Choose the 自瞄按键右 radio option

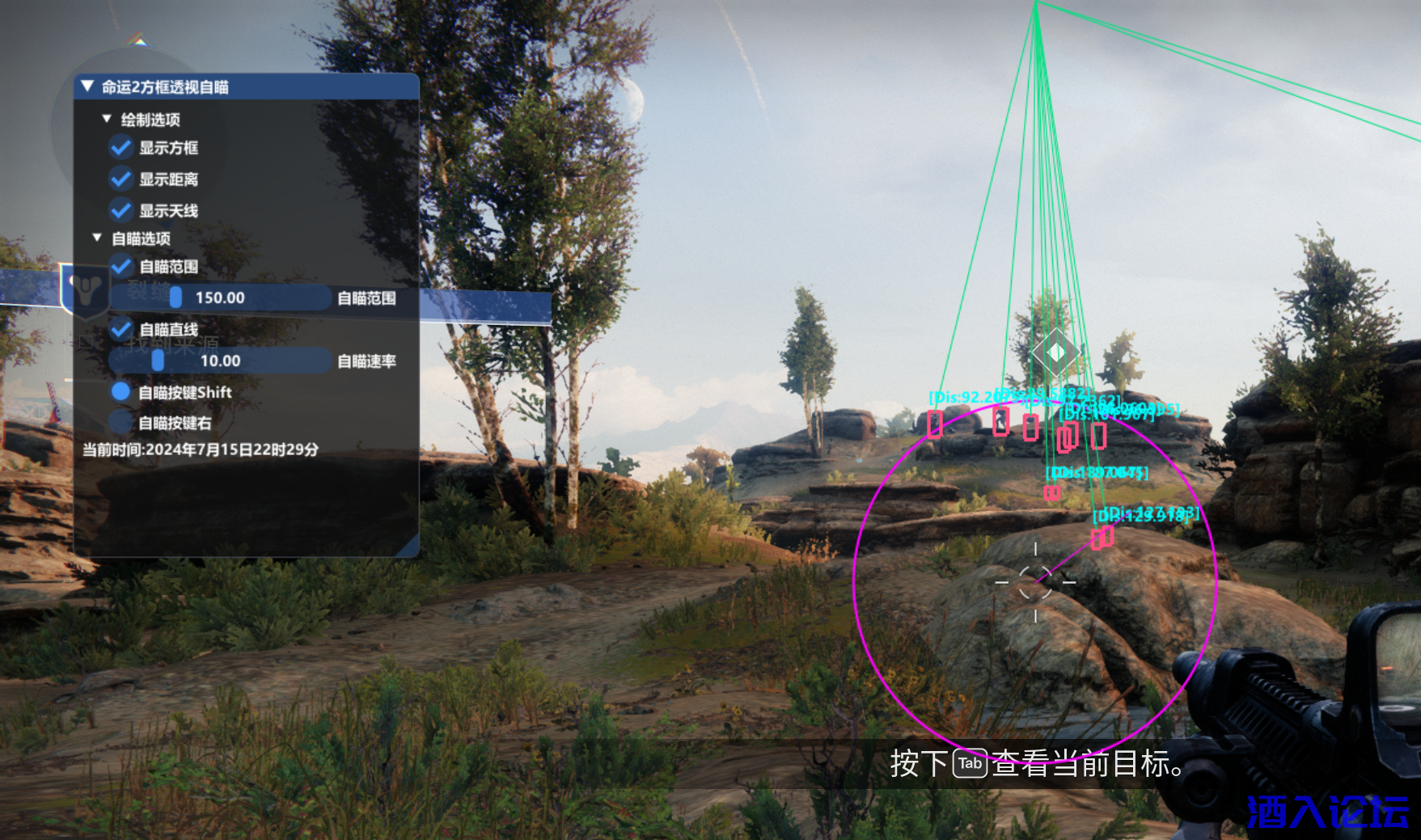click(121, 422)
